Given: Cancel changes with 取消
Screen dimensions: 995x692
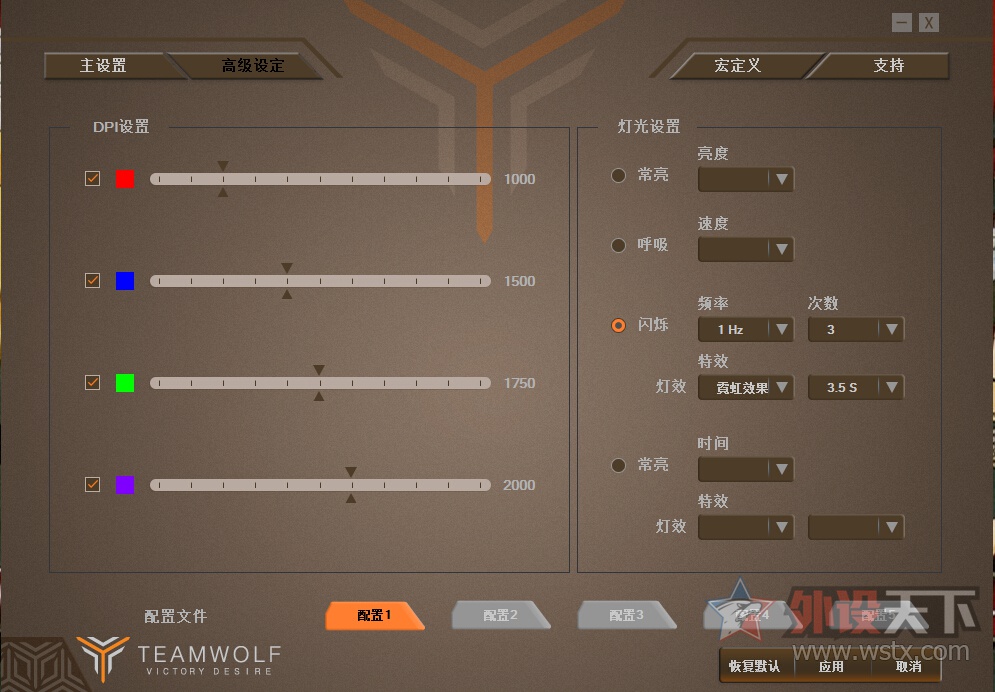Looking at the screenshot, I should (x=908, y=666).
